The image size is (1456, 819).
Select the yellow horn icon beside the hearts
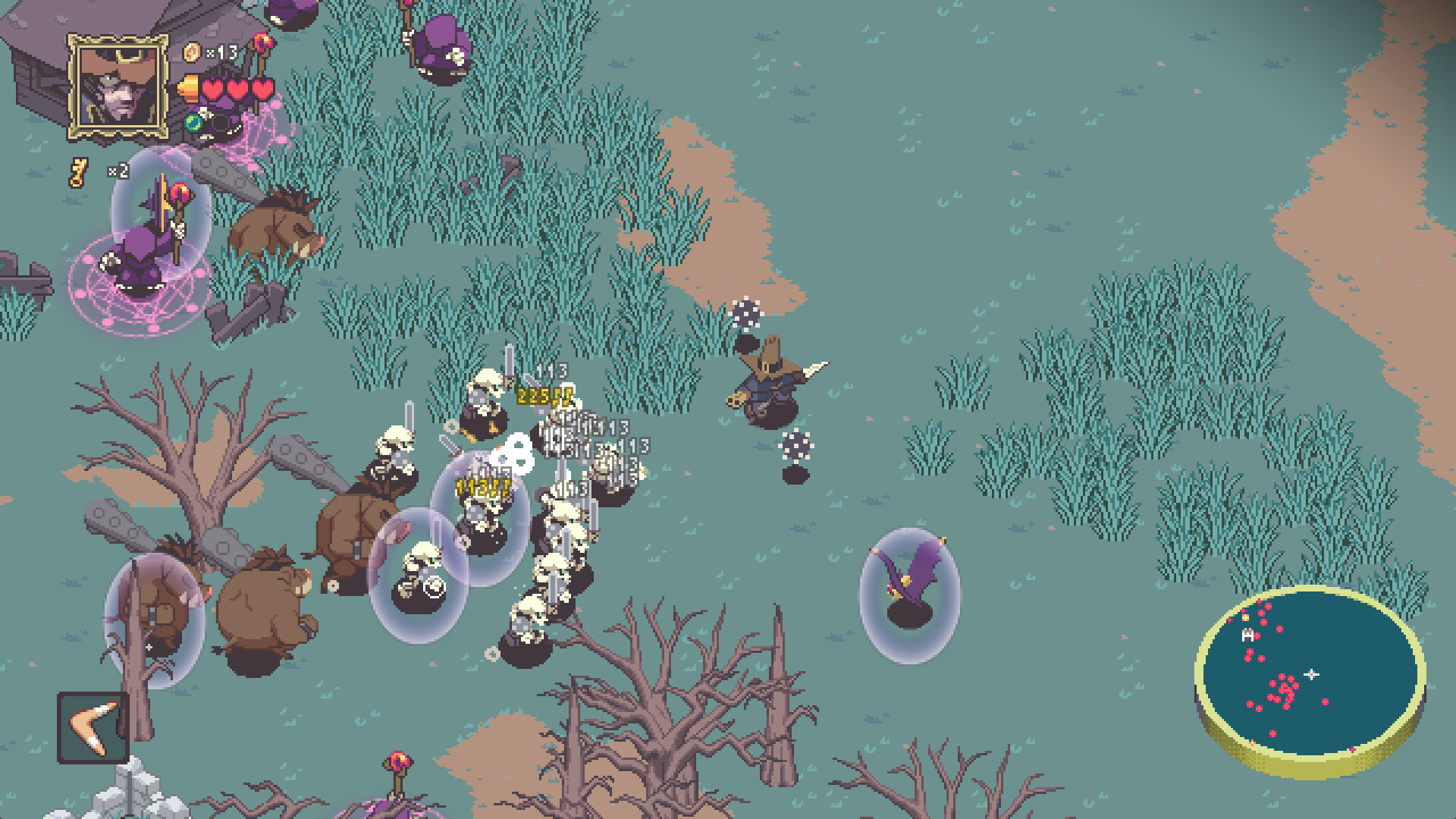188,87
